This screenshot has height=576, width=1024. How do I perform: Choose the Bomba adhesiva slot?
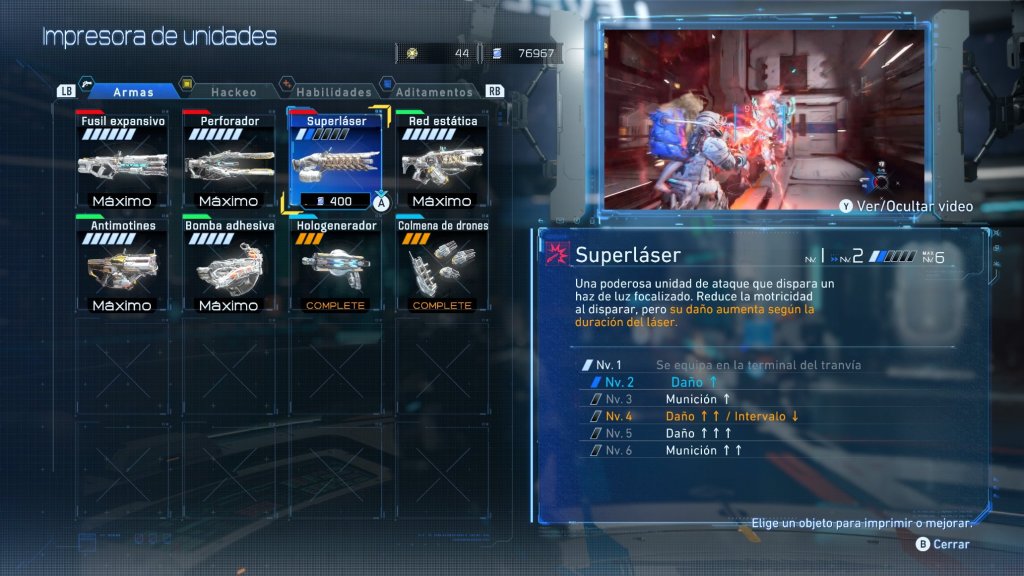point(229,267)
